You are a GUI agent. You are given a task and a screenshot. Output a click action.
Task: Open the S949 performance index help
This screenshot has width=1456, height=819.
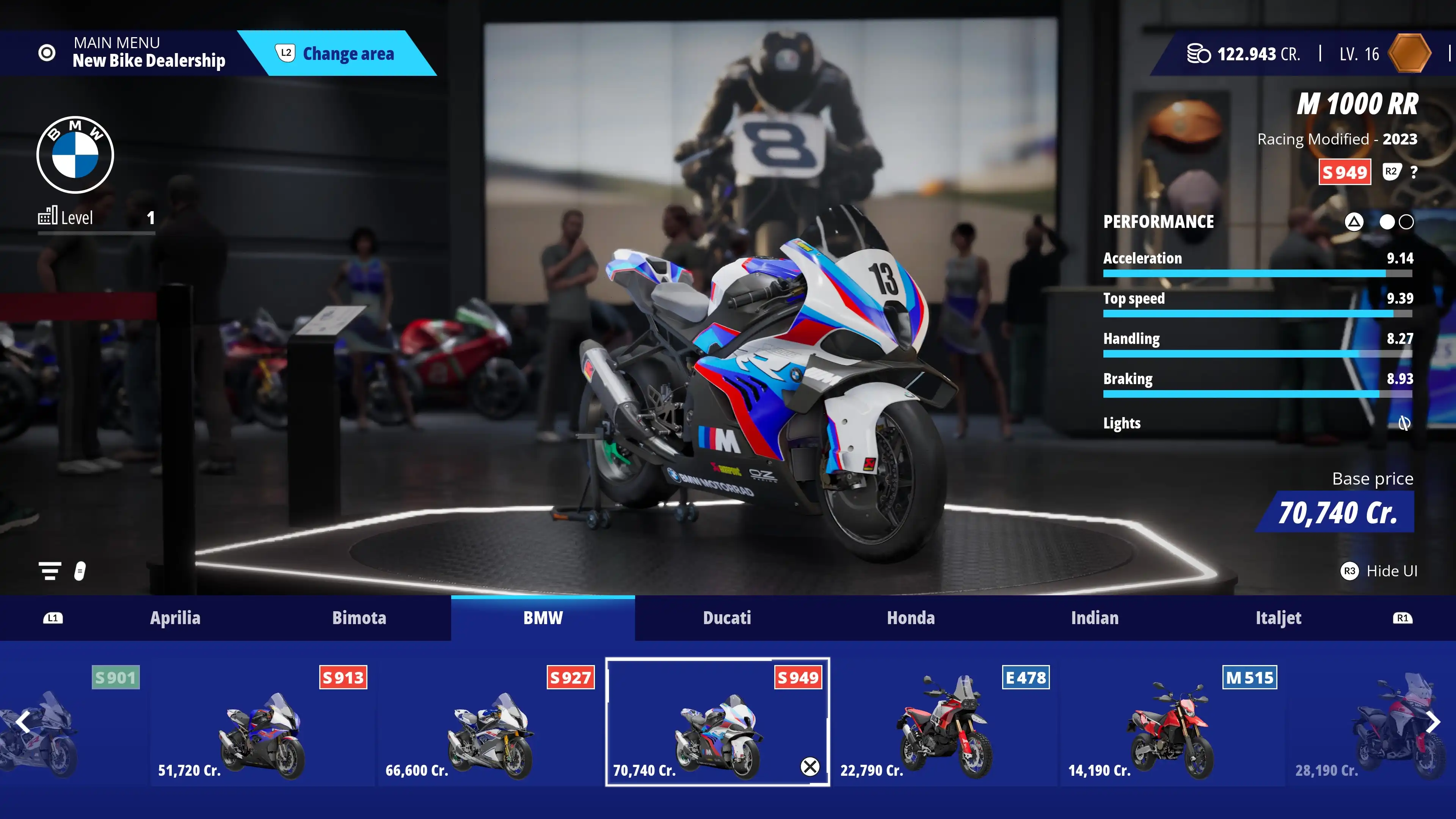(x=1414, y=173)
